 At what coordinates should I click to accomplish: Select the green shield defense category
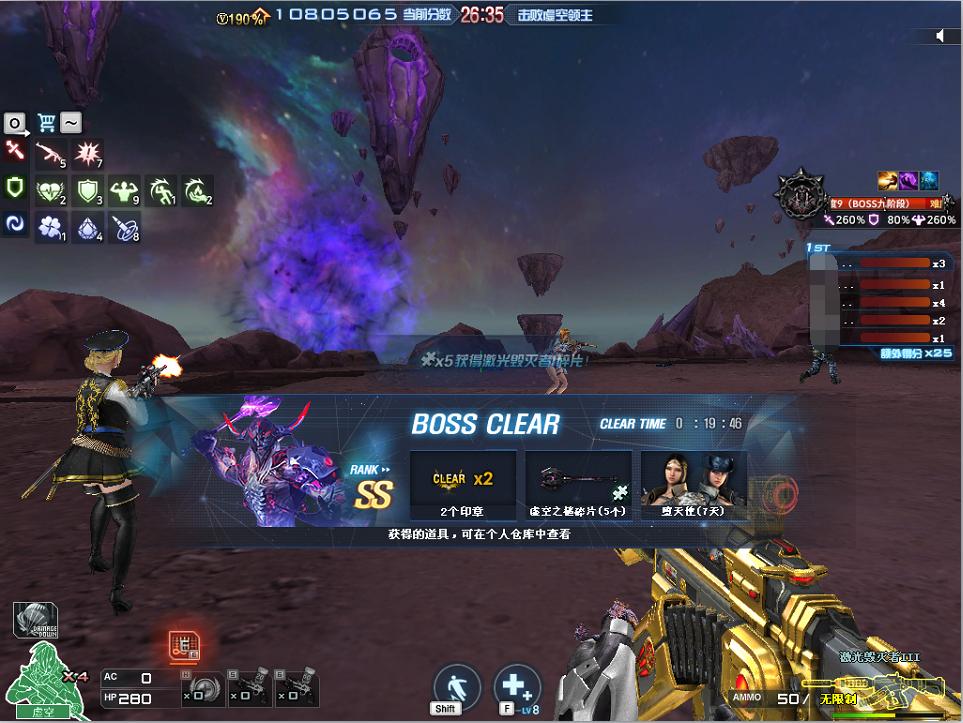click(15, 188)
